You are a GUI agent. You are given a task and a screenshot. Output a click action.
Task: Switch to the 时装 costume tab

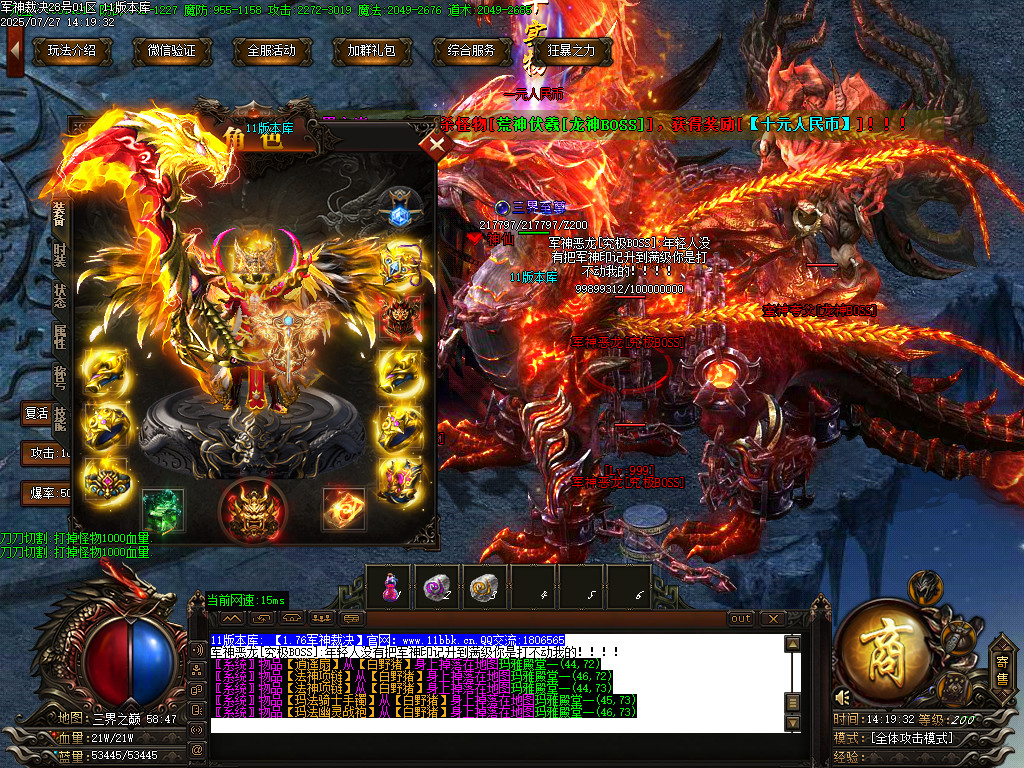pos(60,254)
